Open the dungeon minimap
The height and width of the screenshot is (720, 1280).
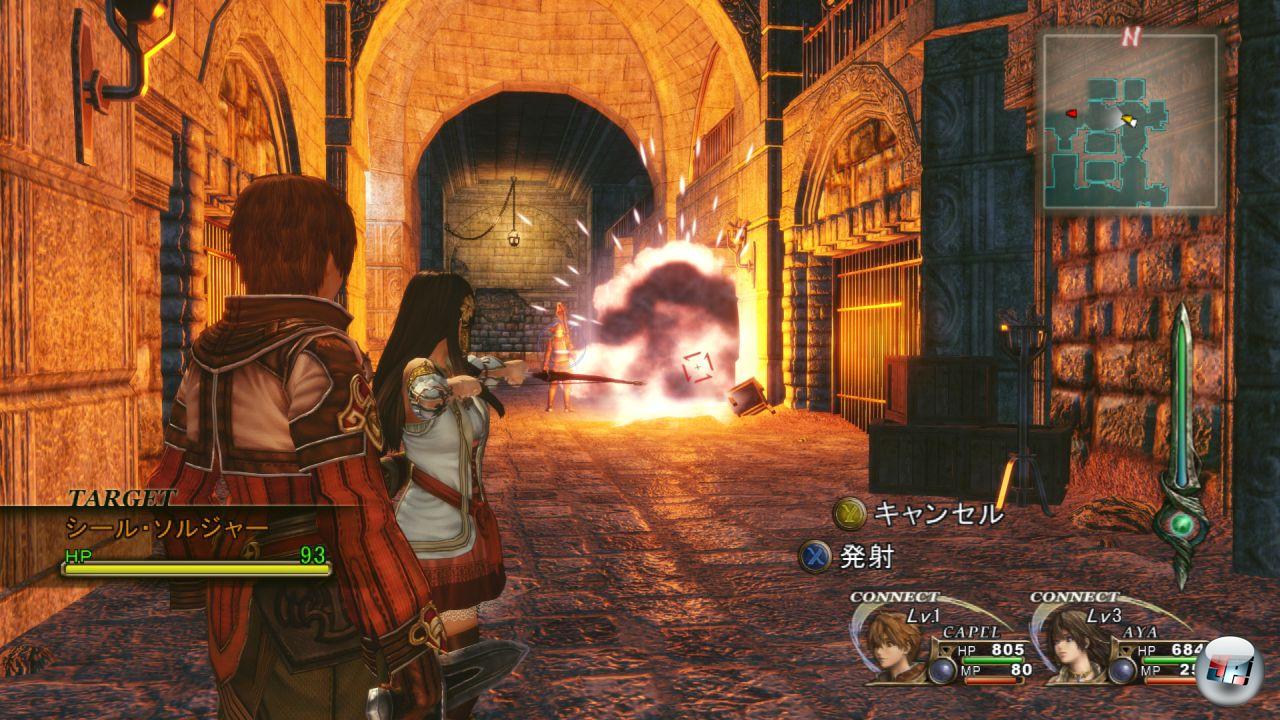(x=1130, y=123)
